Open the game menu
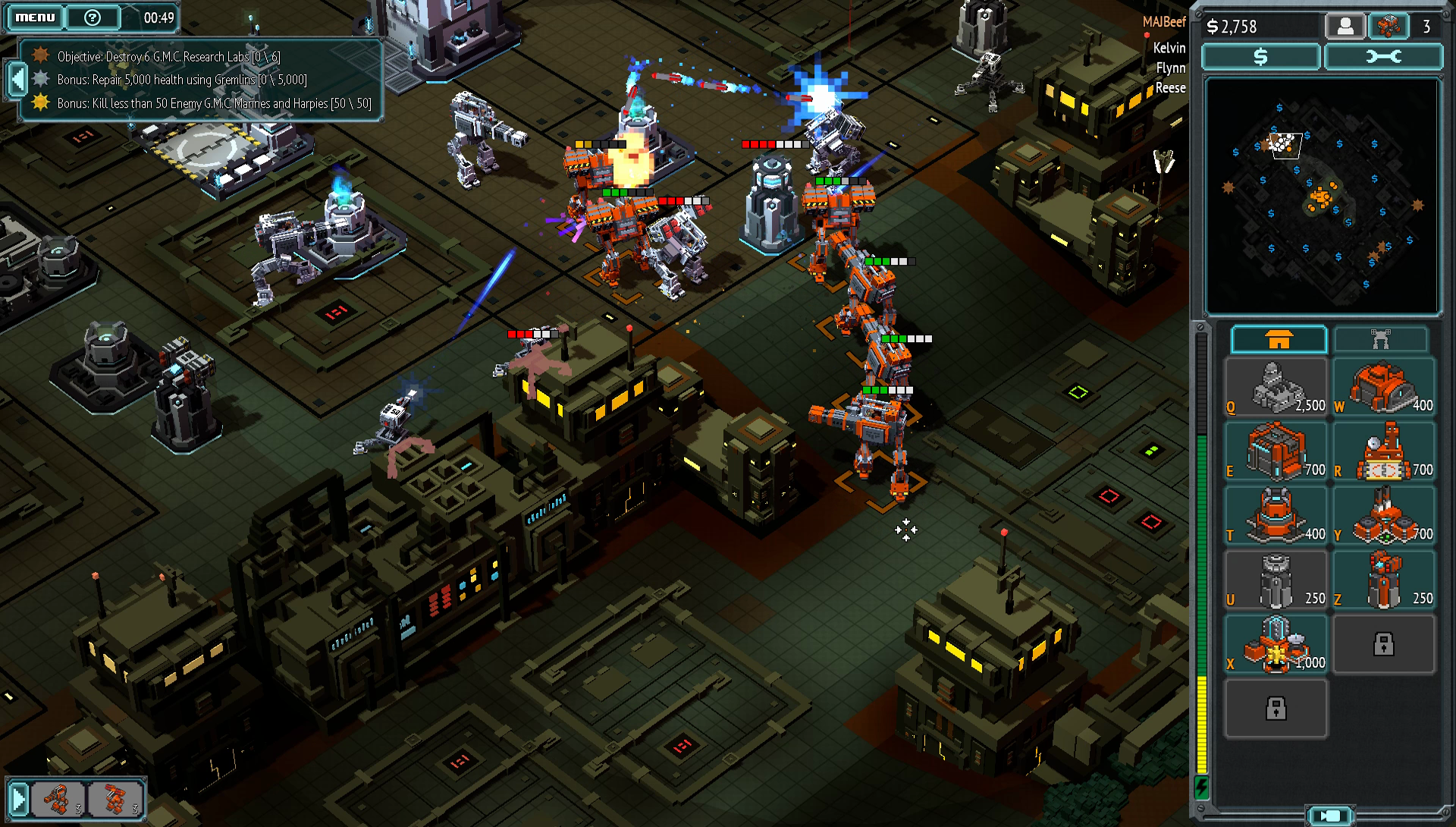 click(x=35, y=17)
